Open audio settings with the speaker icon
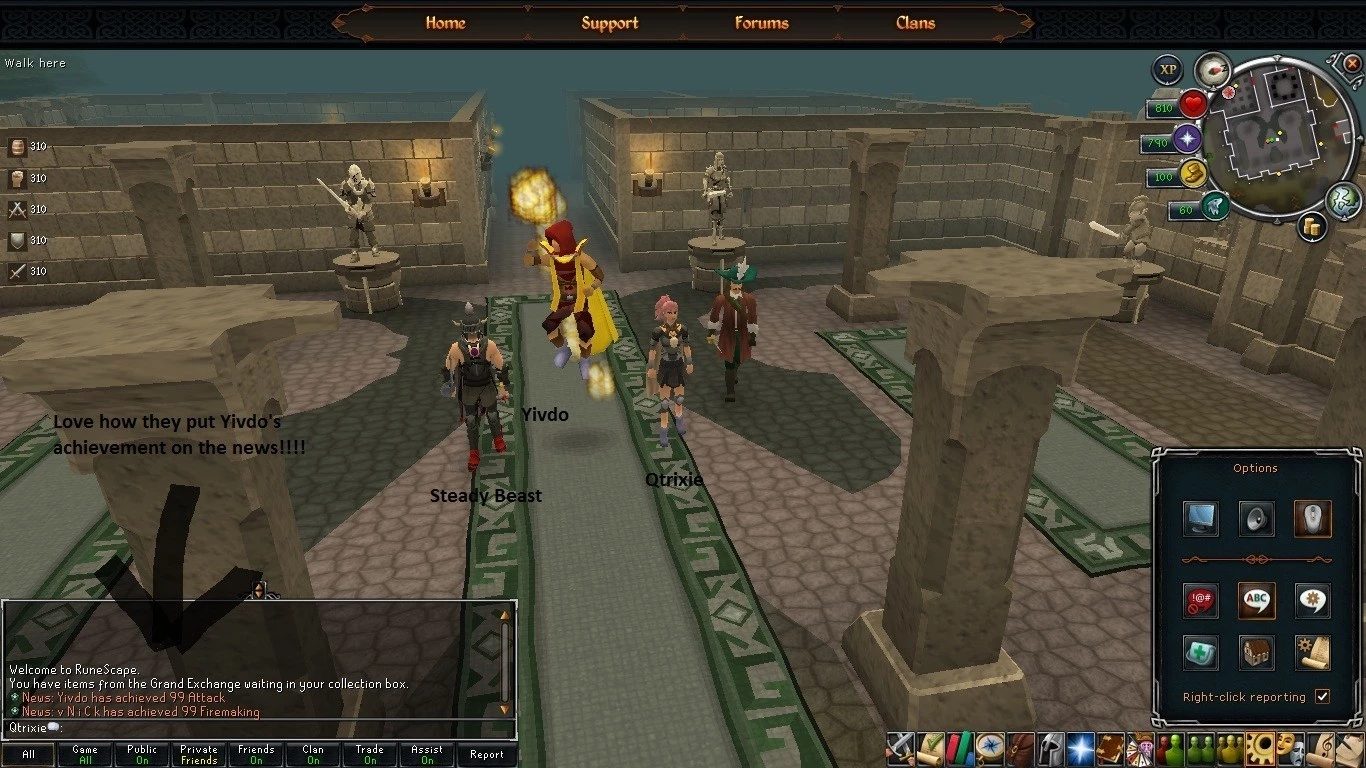Screen dimensions: 1366x768 pos(1256,519)
